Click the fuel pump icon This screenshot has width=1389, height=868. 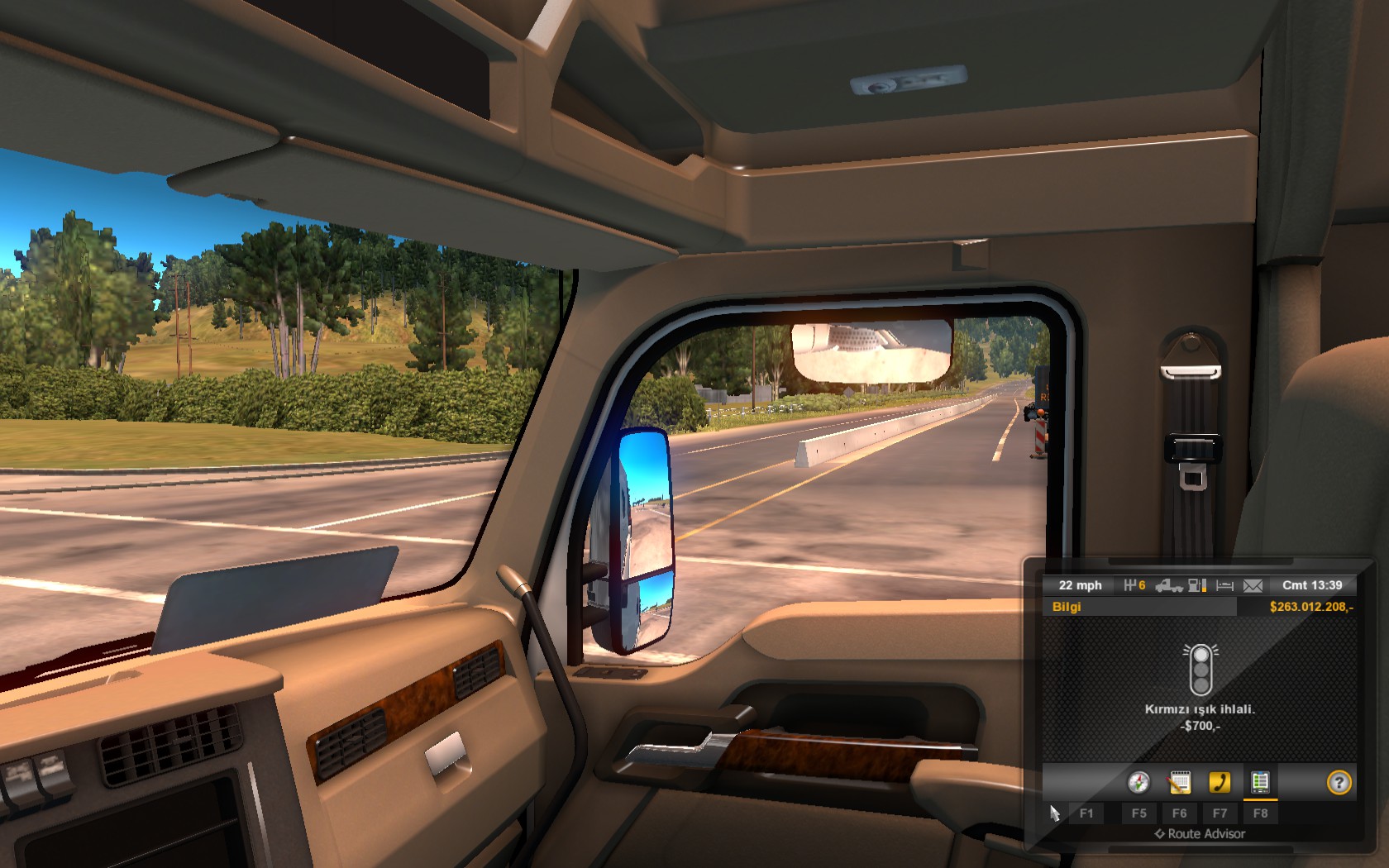1197,585
